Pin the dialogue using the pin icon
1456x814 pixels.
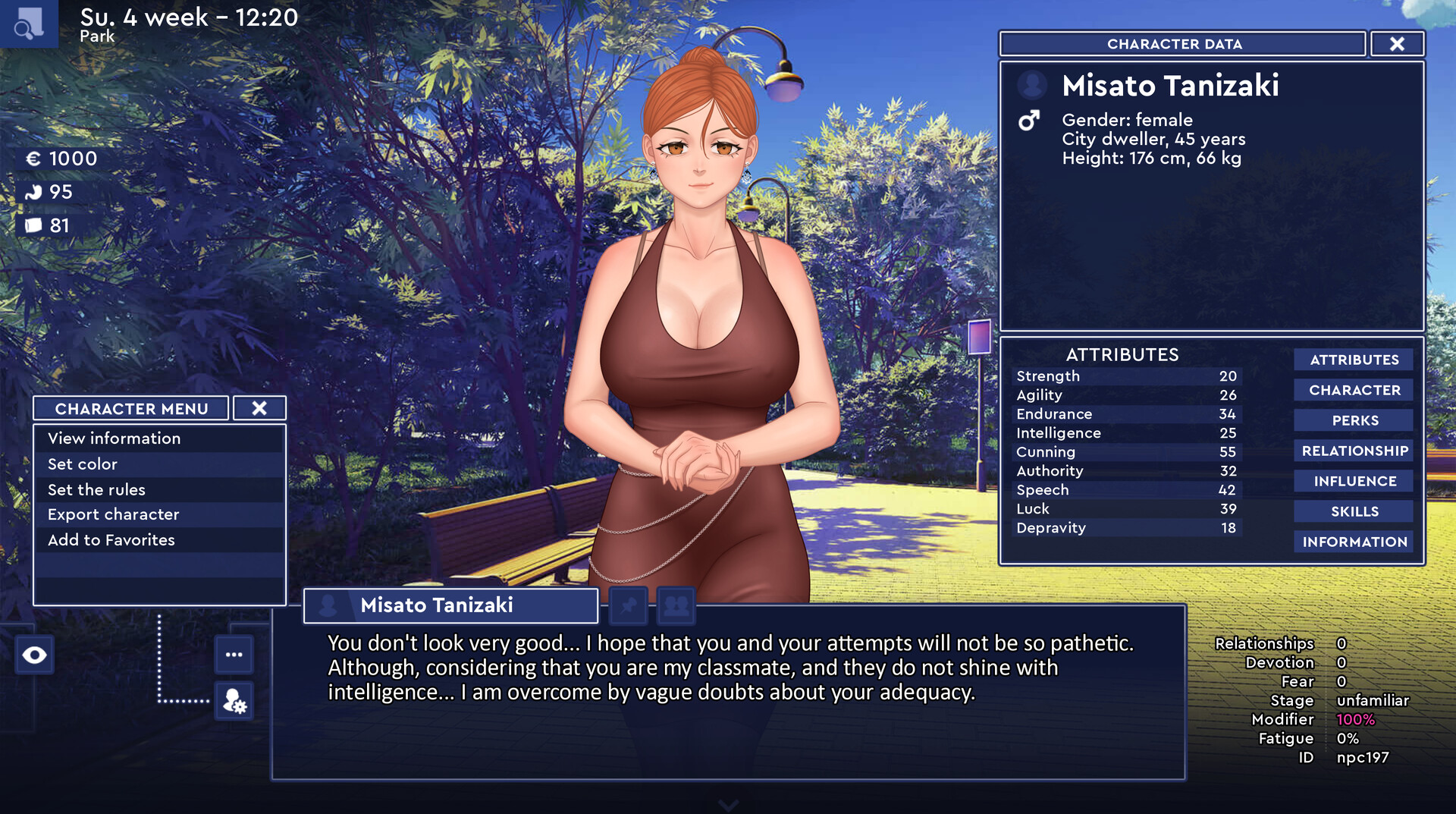628,605
